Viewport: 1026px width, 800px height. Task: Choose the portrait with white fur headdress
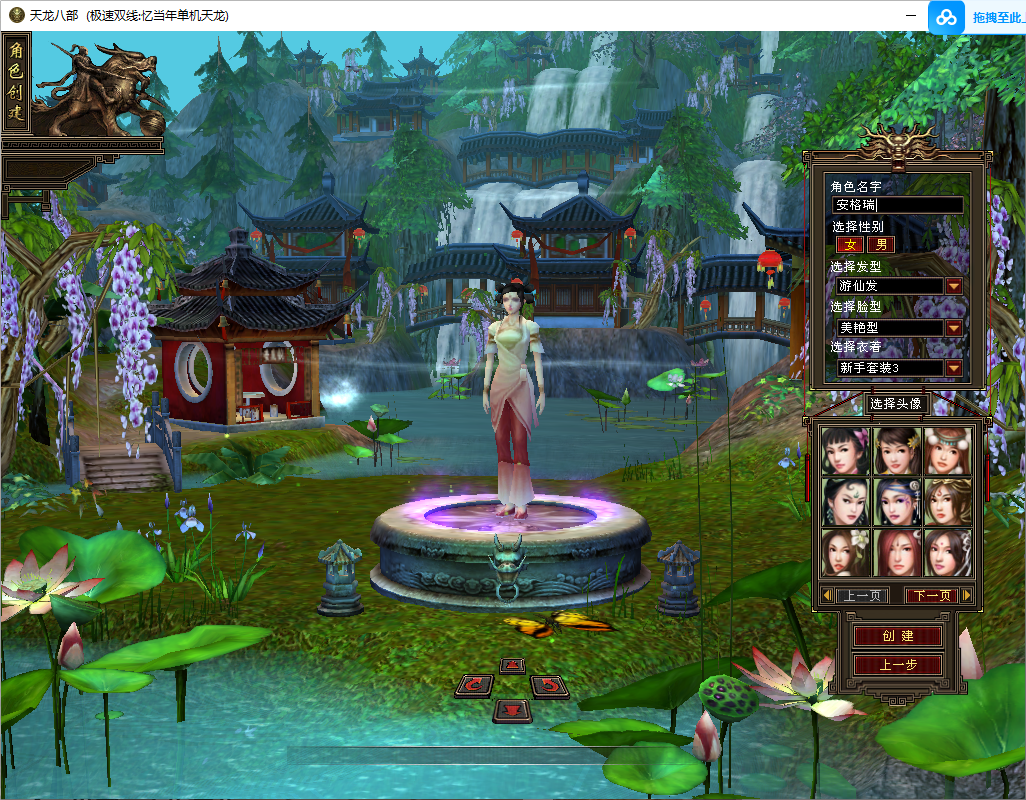947,451
